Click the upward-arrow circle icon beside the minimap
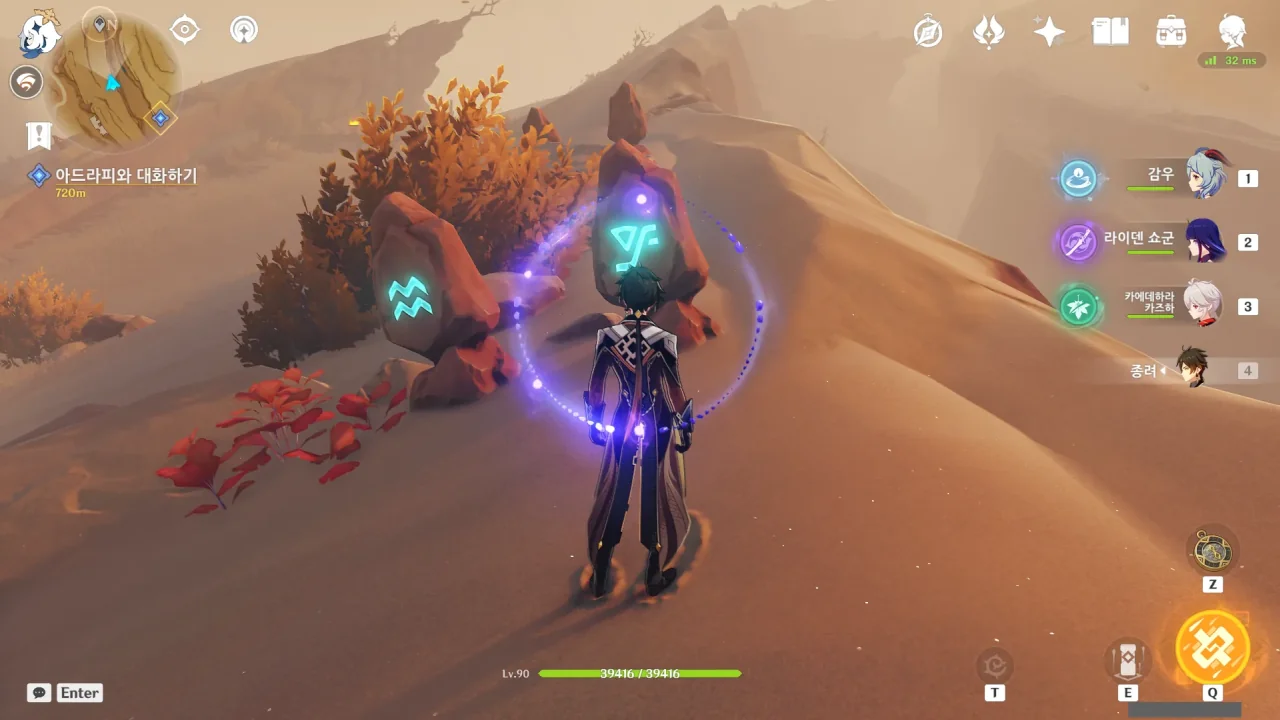 (243, 30)
